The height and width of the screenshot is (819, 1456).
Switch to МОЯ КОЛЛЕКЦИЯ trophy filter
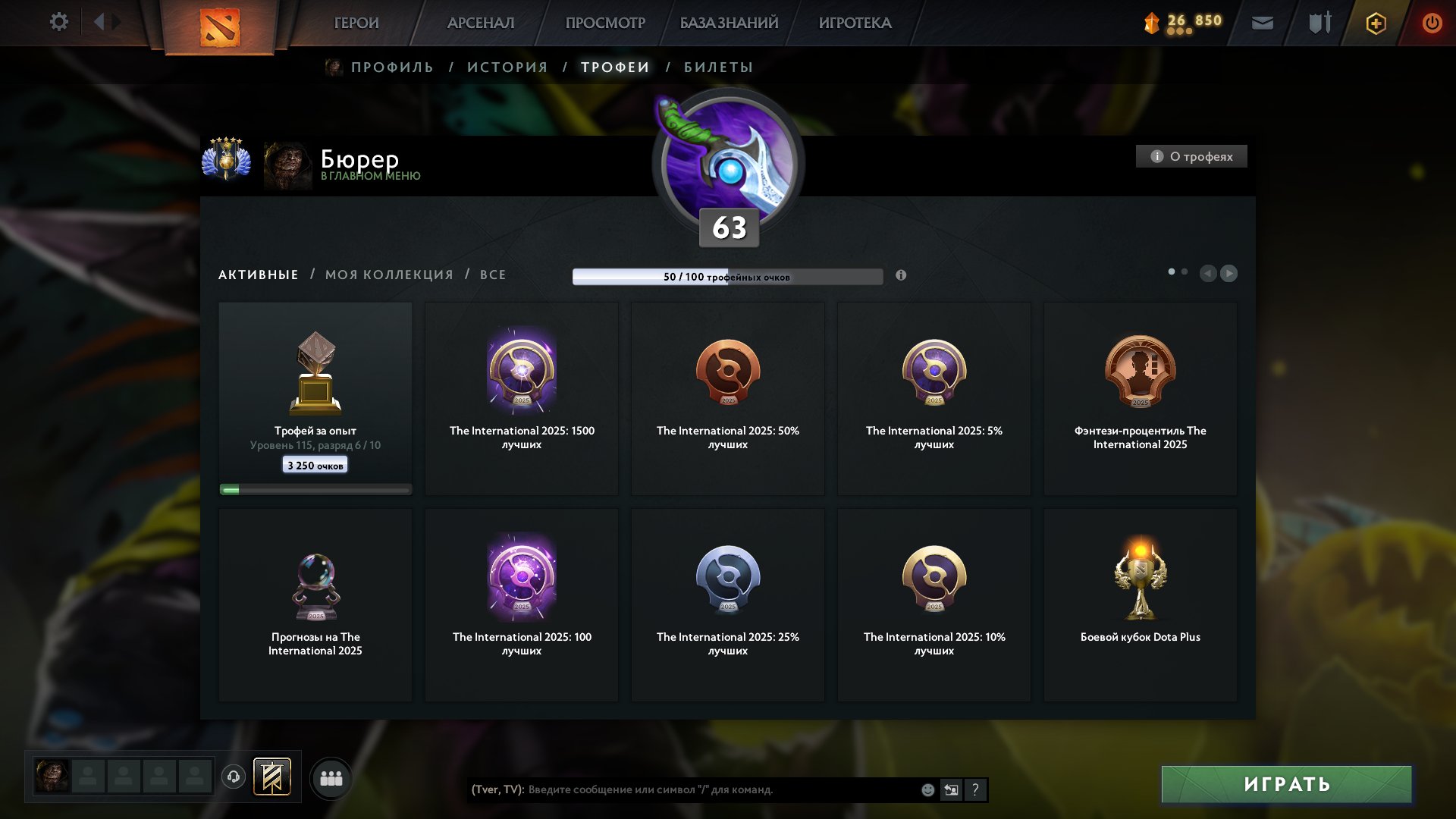pyautogui.click(x=389, y=275)
